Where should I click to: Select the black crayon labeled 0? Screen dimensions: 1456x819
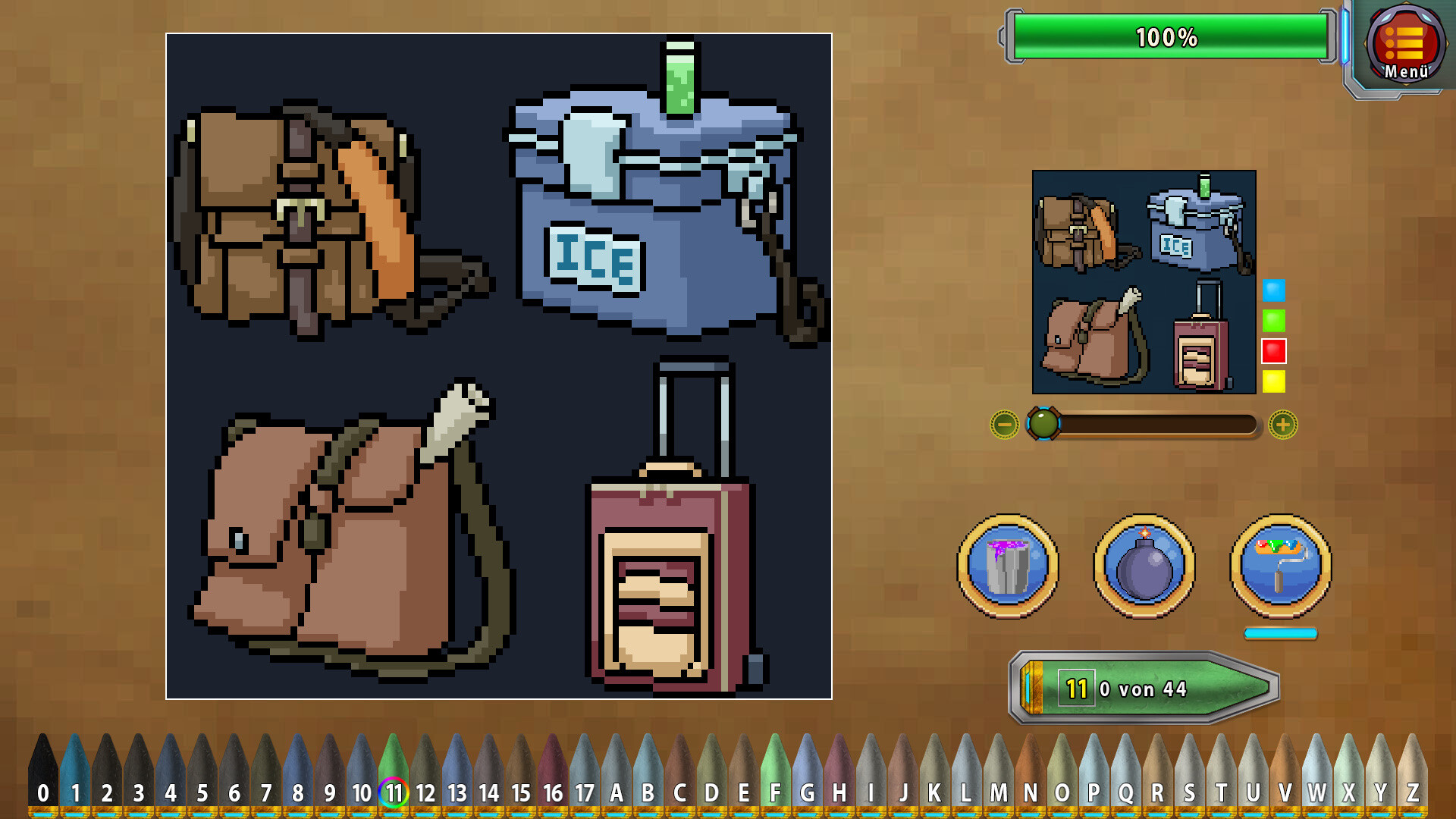[x=43, y=792]
